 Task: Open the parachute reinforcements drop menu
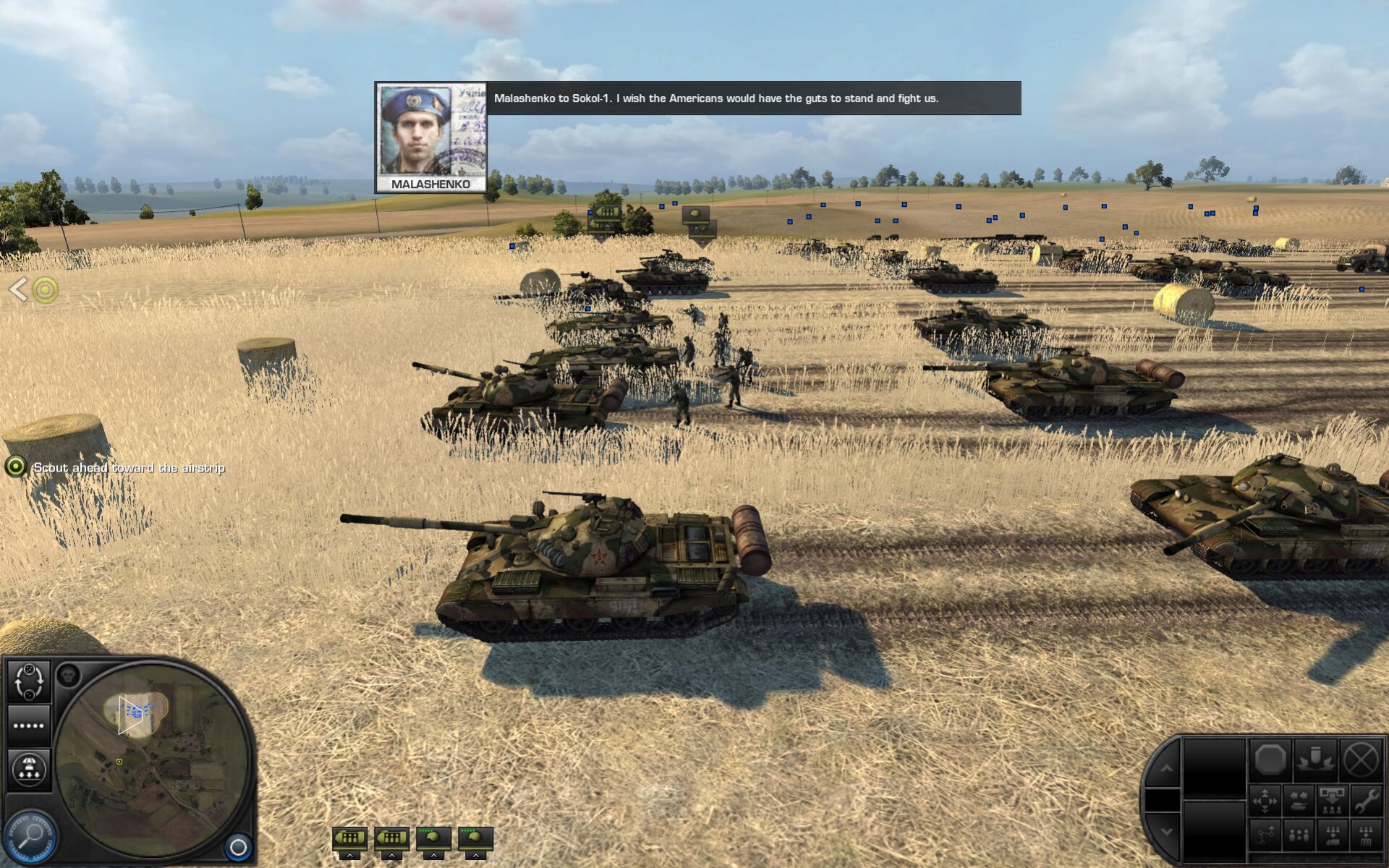(29, 769)
